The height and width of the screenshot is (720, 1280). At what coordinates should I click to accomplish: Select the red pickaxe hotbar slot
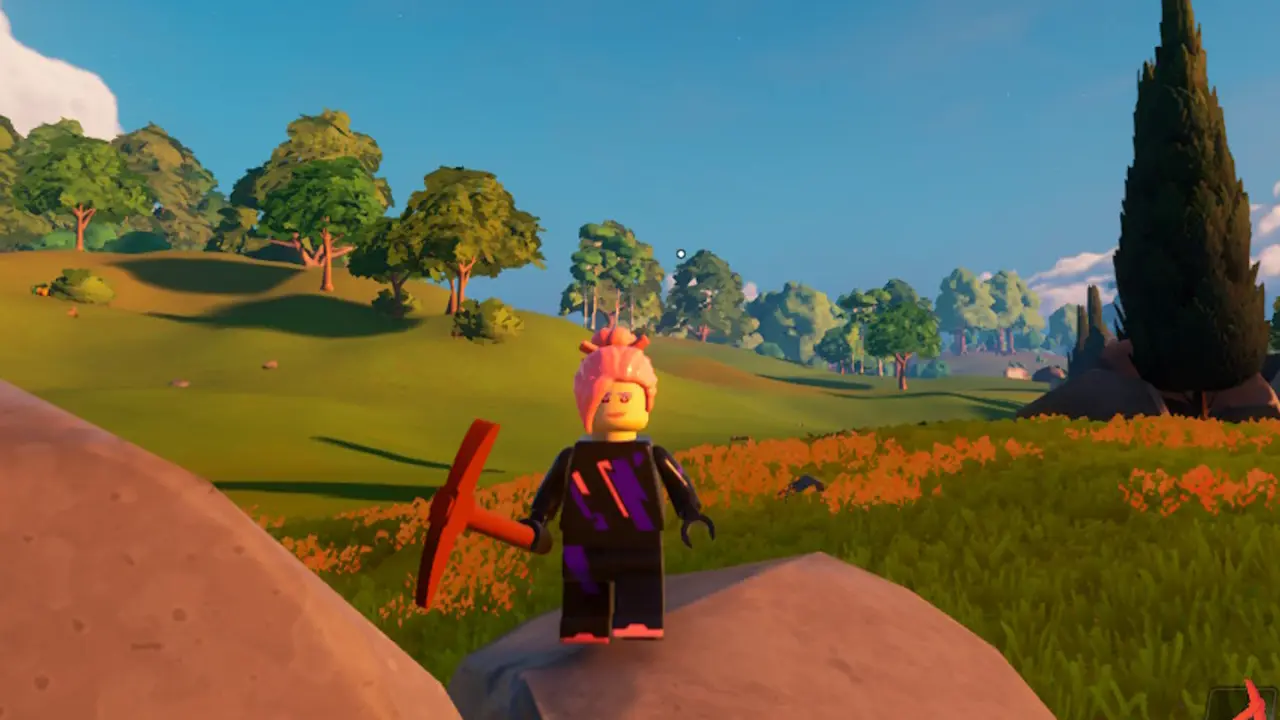coord(1246,702)
